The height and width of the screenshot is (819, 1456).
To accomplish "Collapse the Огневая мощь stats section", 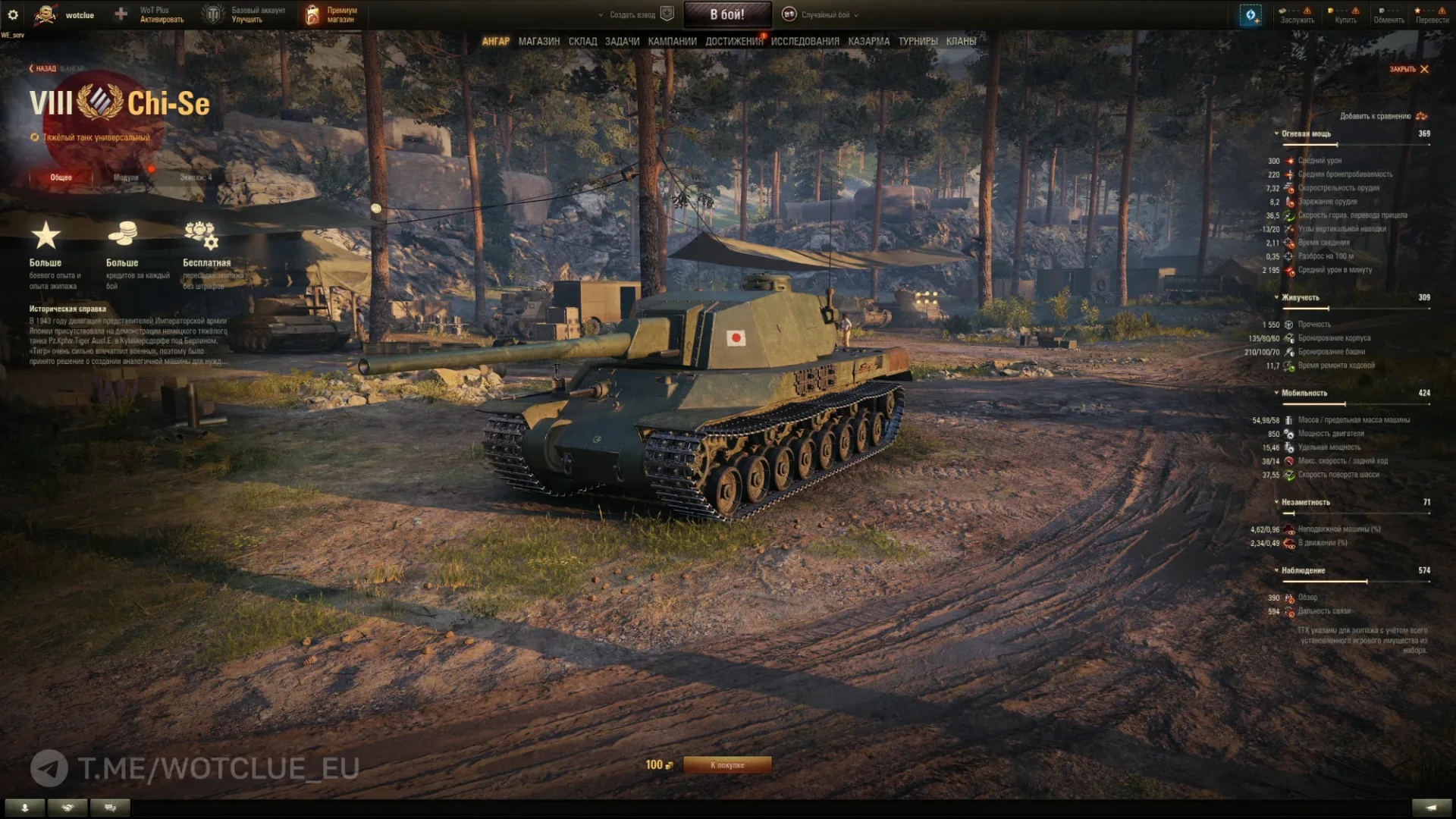I will 1305,133.
